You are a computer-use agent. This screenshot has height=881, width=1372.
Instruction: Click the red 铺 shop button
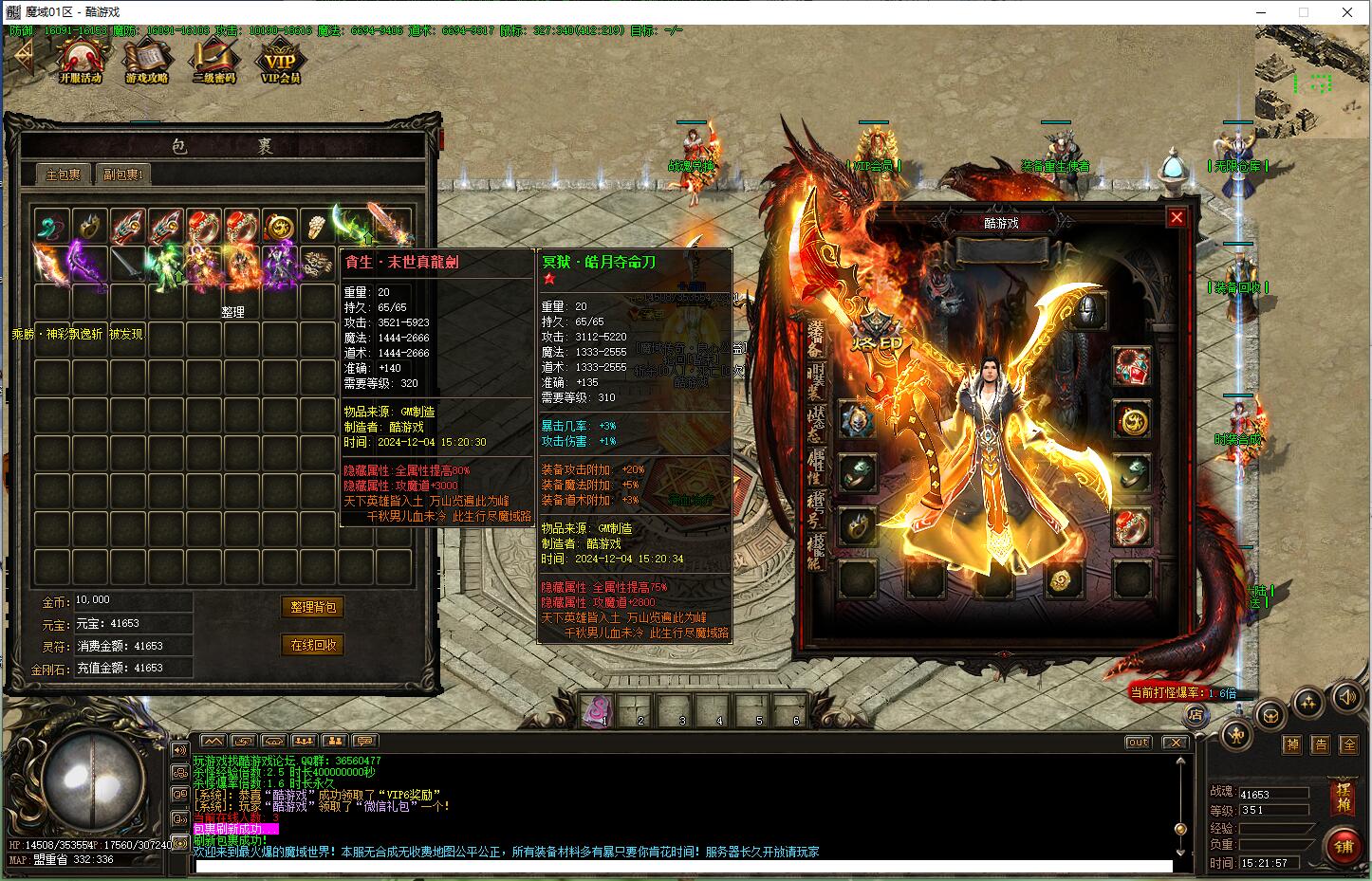coord(1344,846)
